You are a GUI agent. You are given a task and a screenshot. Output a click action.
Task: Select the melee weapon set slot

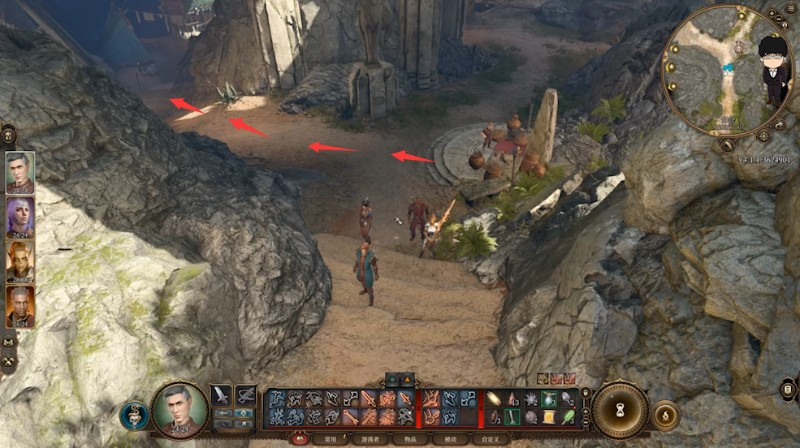pyautogui.click(x=221, y=395)
